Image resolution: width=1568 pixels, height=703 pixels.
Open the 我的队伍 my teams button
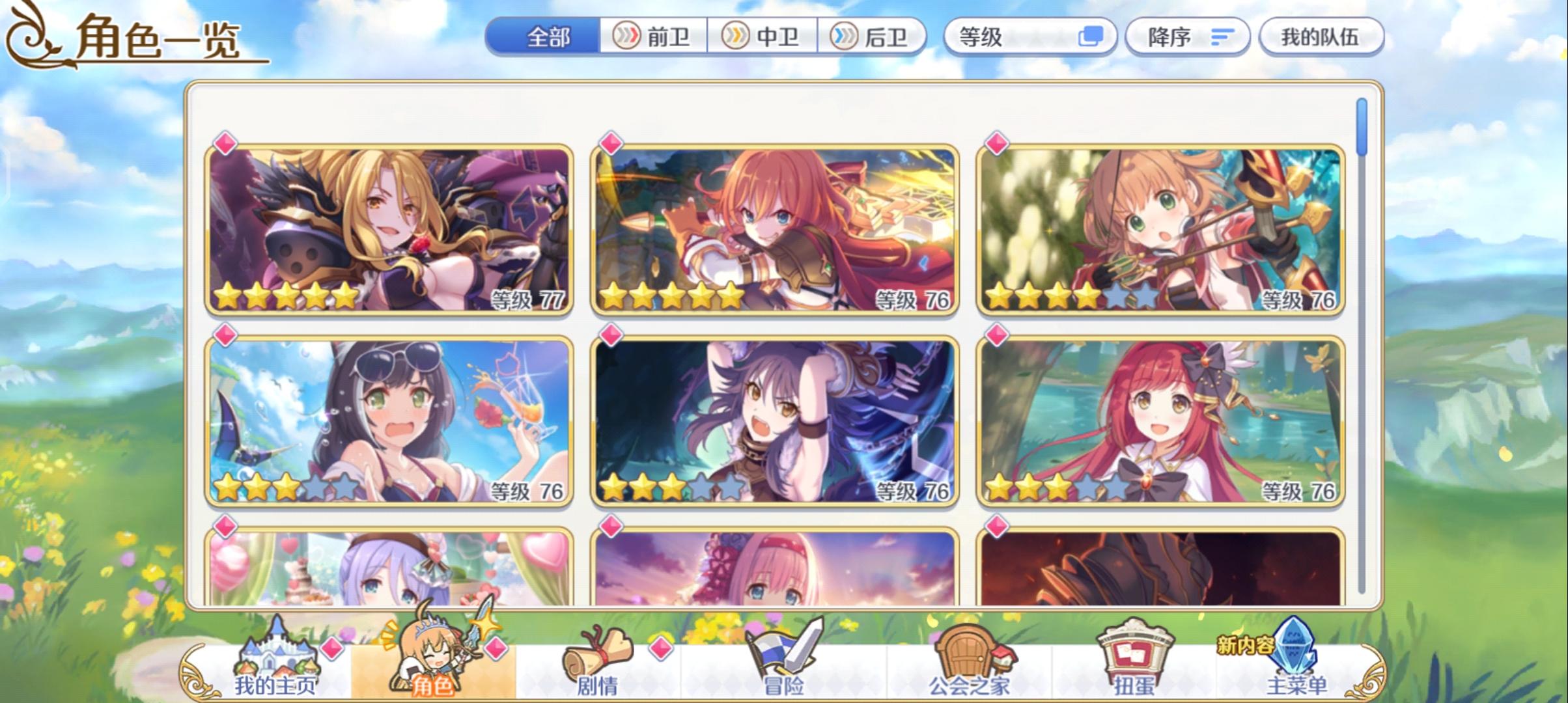tap(1322, 37)
